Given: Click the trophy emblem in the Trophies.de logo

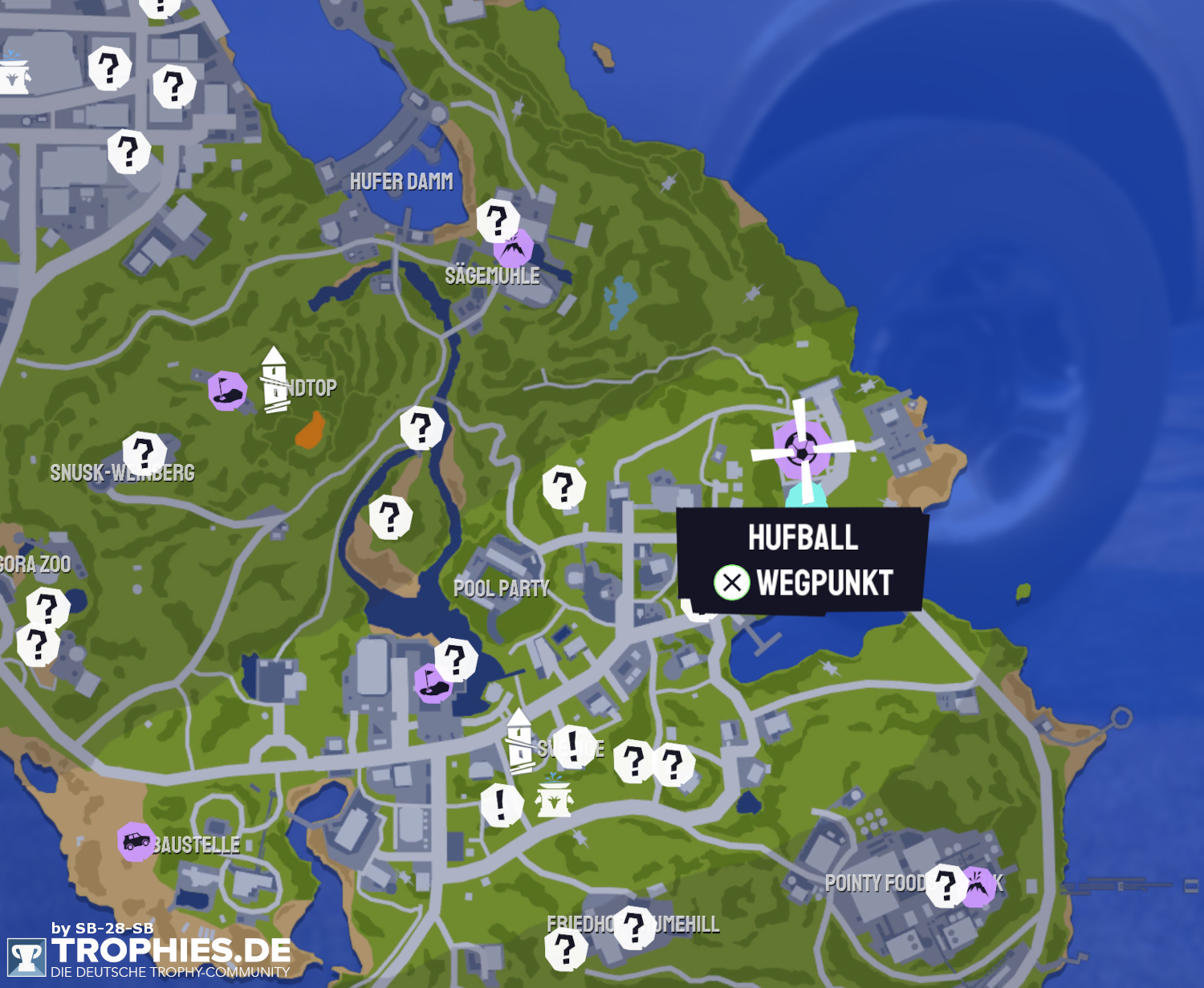Looking at the screenshot, I should point(26,955).
